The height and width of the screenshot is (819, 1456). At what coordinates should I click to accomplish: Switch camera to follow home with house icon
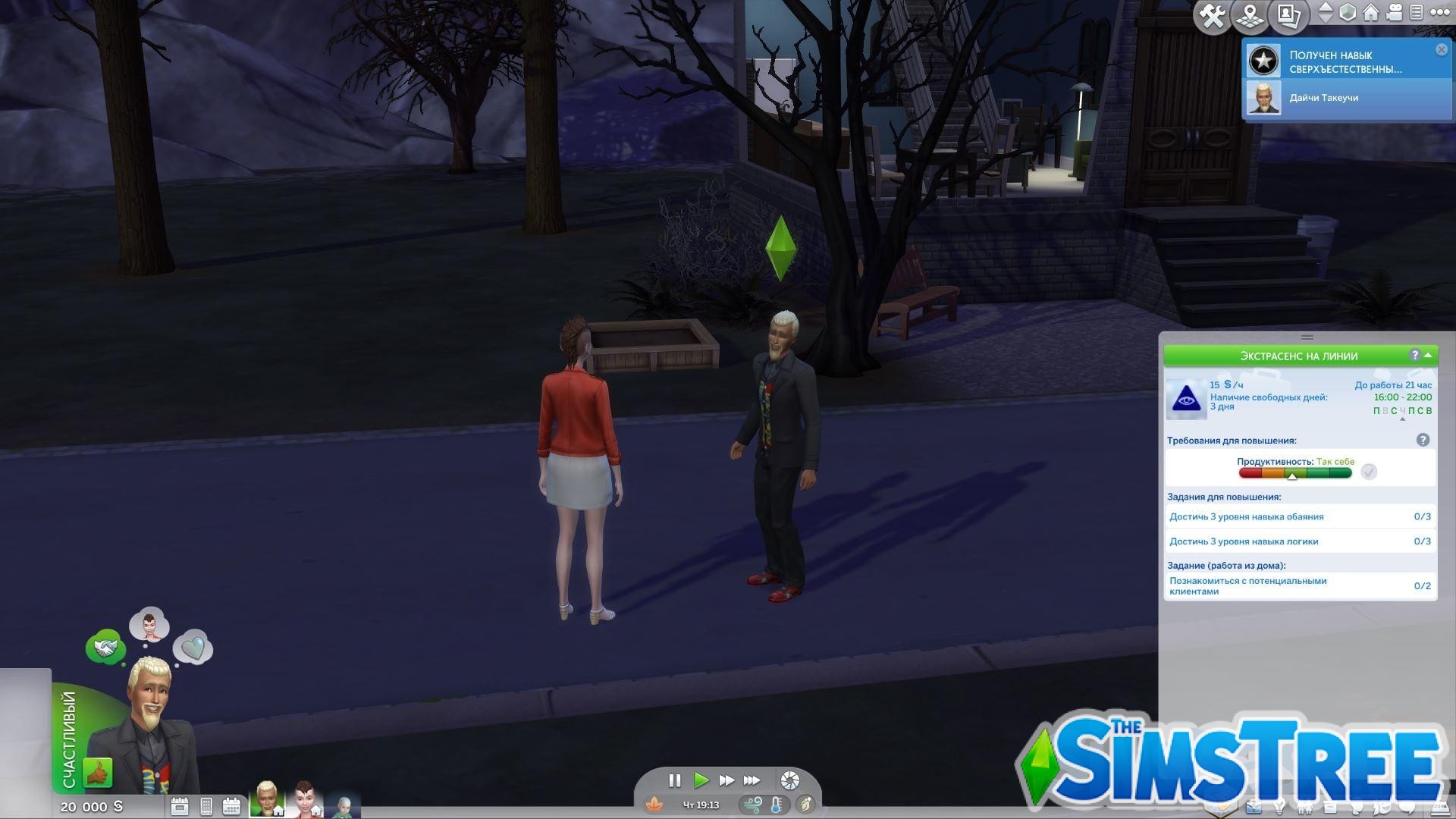[1370, 13]
